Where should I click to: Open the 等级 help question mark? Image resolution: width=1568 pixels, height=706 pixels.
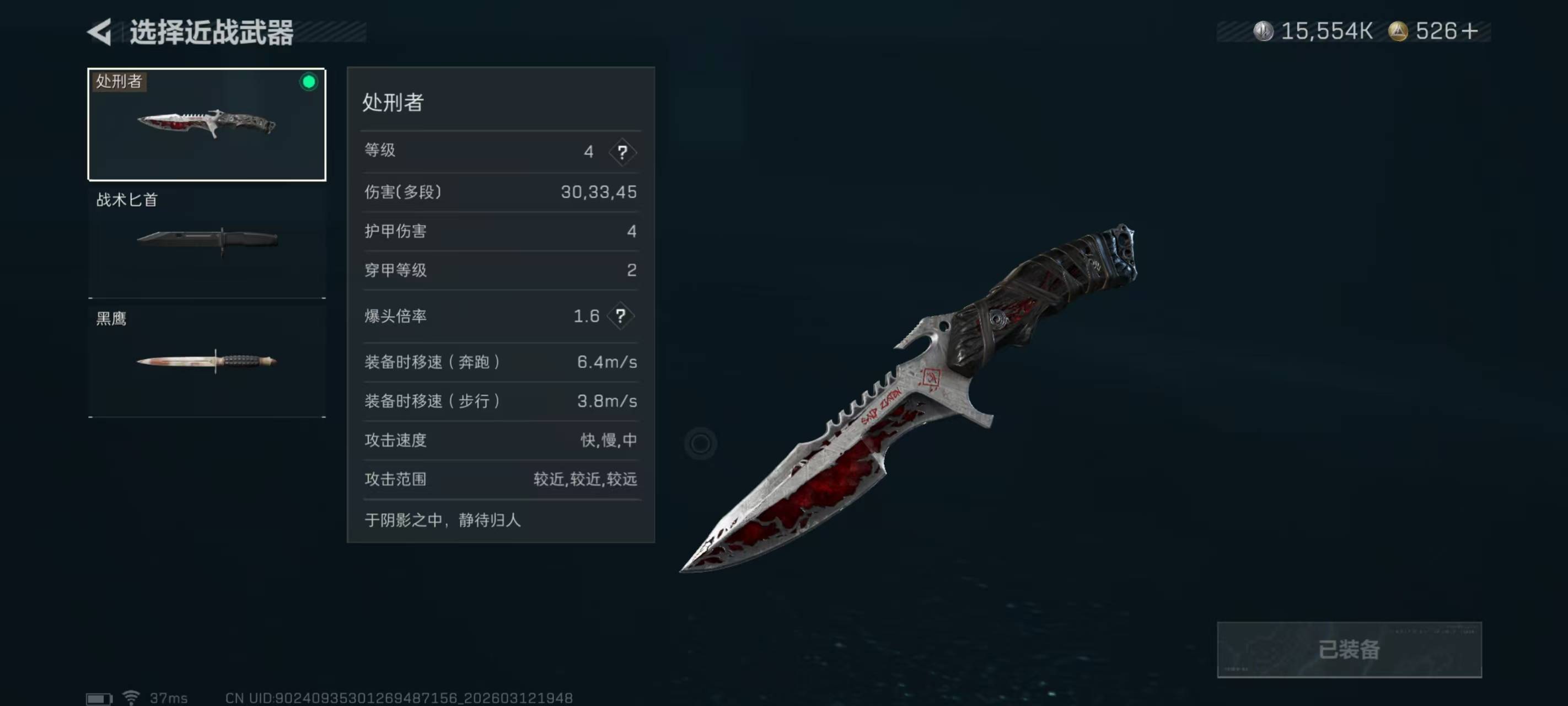pos(621,152)
